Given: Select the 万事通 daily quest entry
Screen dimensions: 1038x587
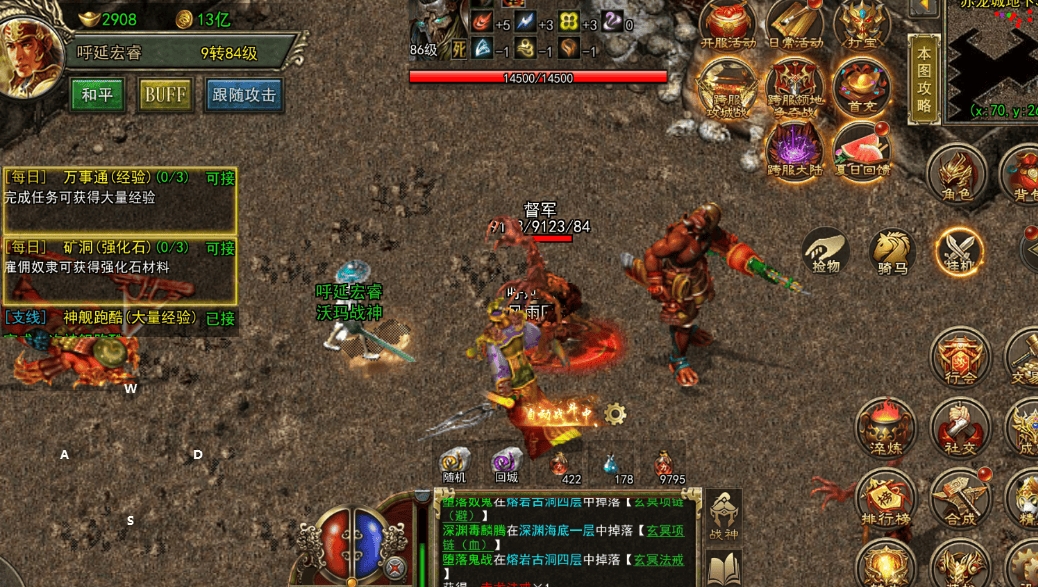Looking at the screenshot, I should 119,187.
